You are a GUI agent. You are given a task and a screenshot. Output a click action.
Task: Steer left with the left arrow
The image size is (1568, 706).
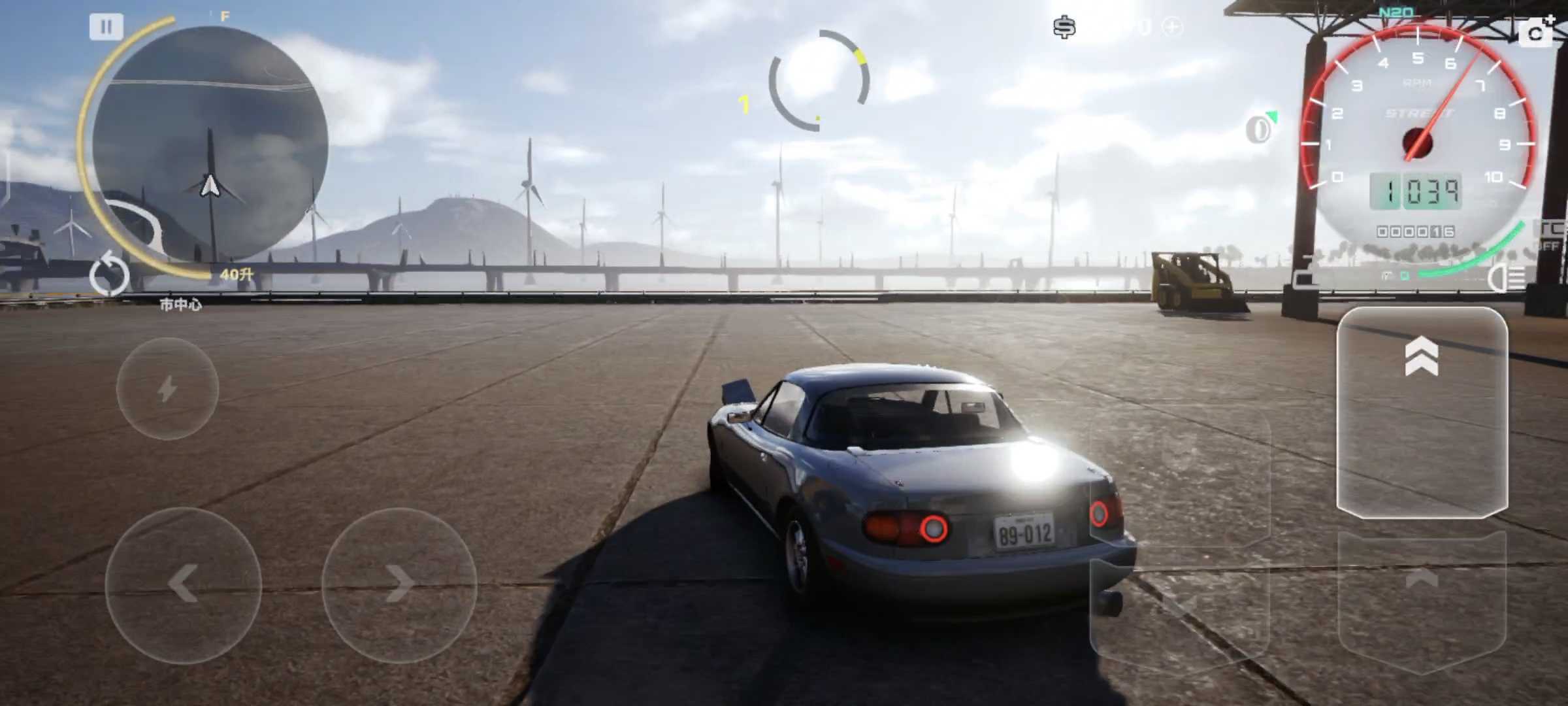pyautogui.click(x=183, y=585)
